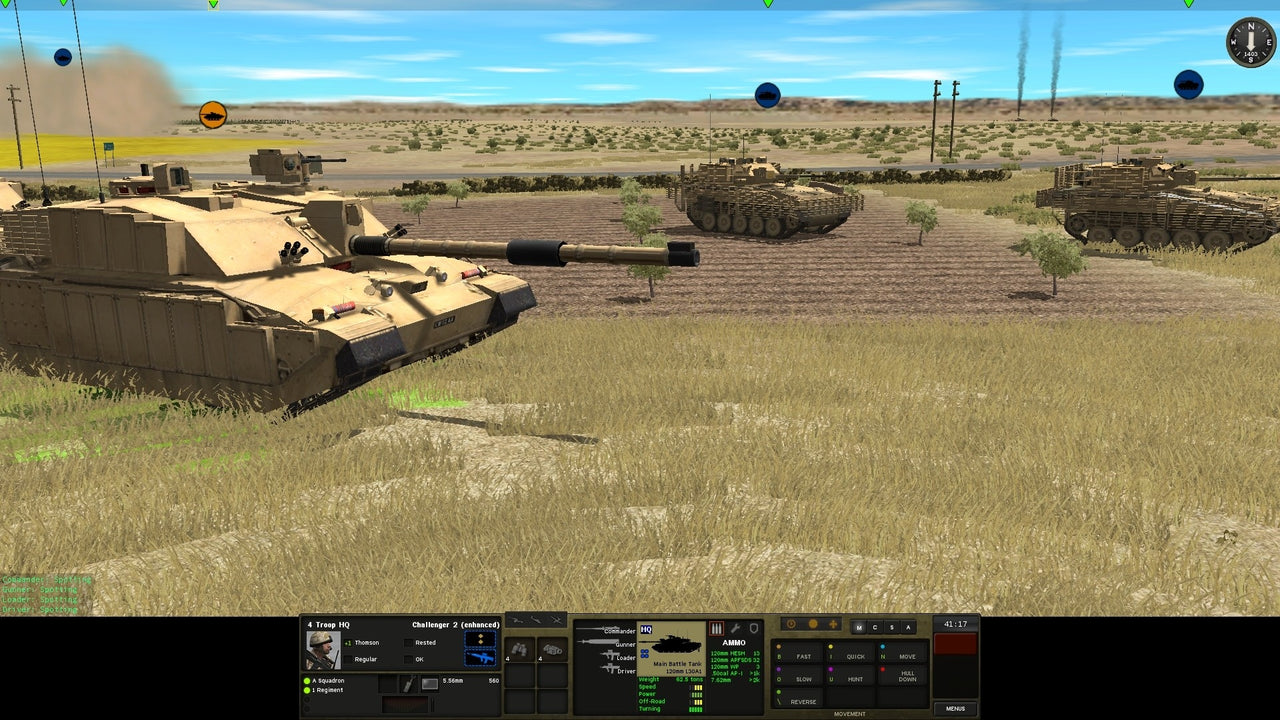Click the A Squadron parent formation link
1280x720 pixels.
pos(327,680)
